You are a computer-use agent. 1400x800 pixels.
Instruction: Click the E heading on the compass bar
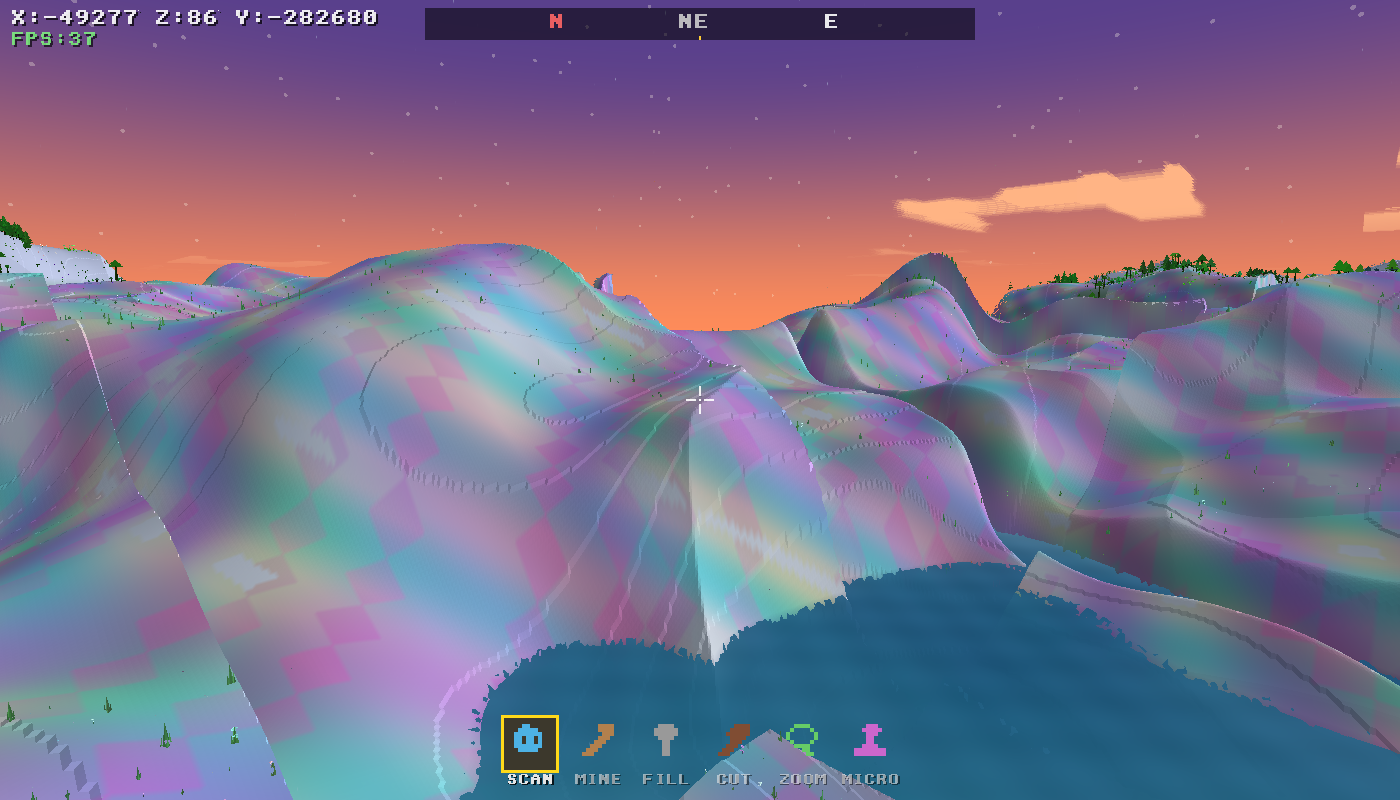click(830, 21)
